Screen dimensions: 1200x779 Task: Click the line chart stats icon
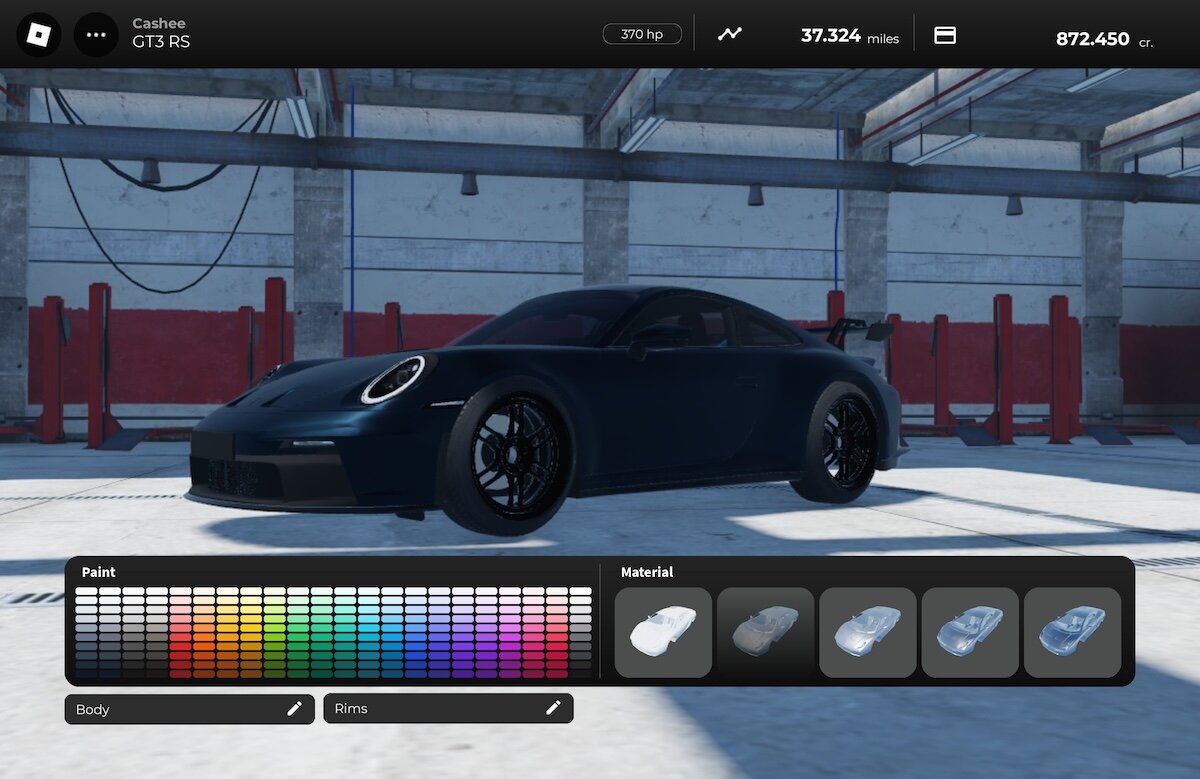[730, 35]
